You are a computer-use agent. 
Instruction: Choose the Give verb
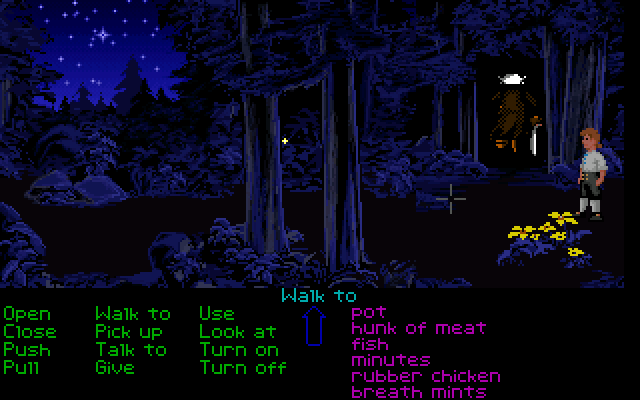click(115, 367)
